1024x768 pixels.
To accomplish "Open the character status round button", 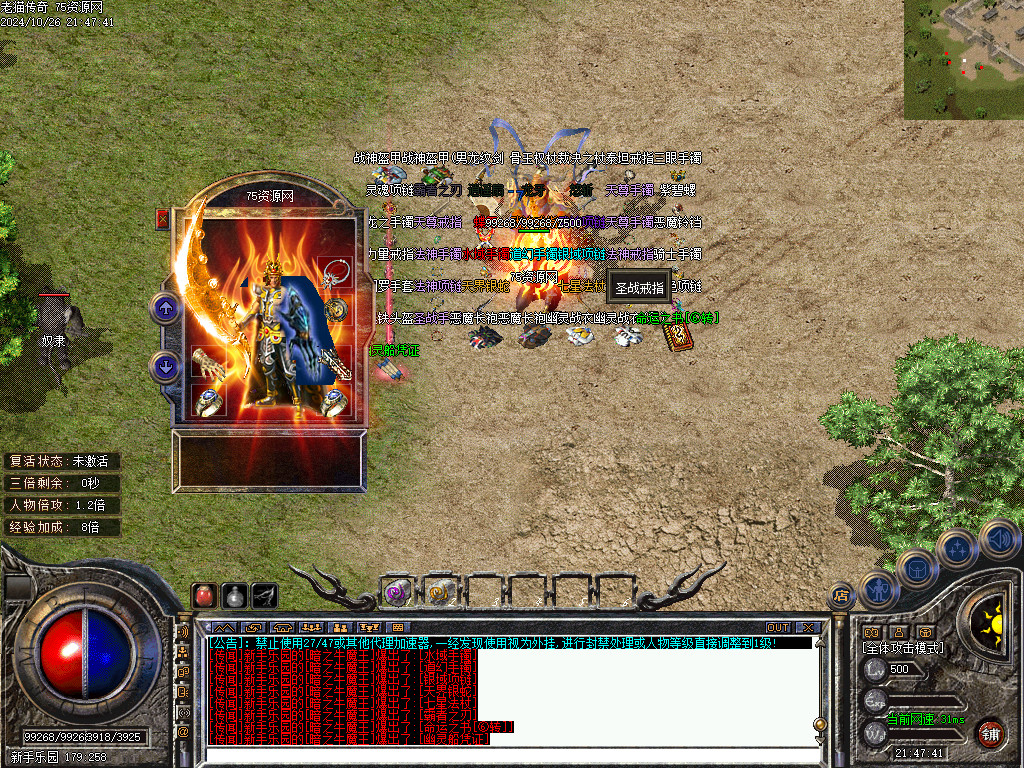I will coord(878,588).
